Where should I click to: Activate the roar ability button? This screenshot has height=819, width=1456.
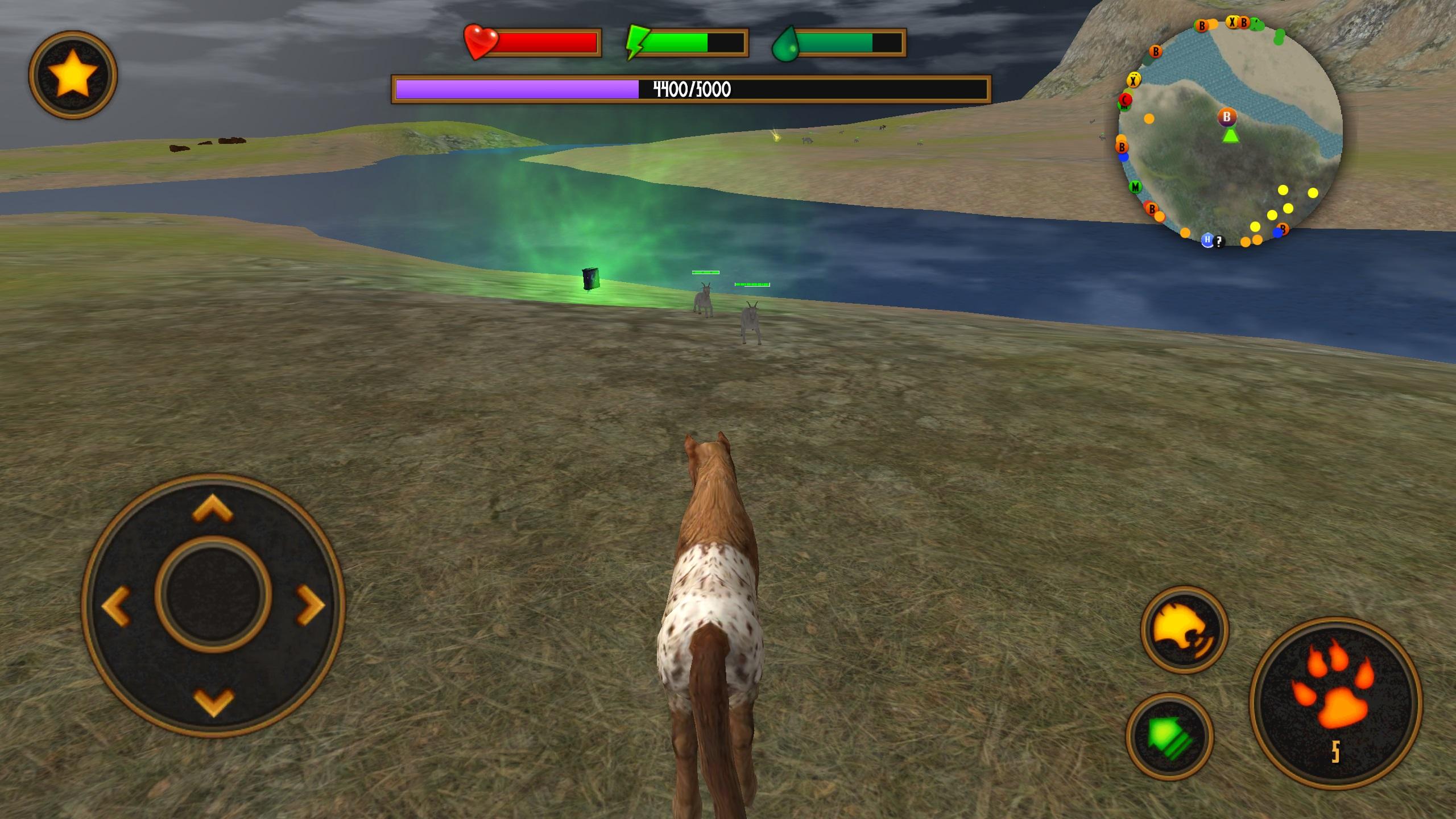1184,630
